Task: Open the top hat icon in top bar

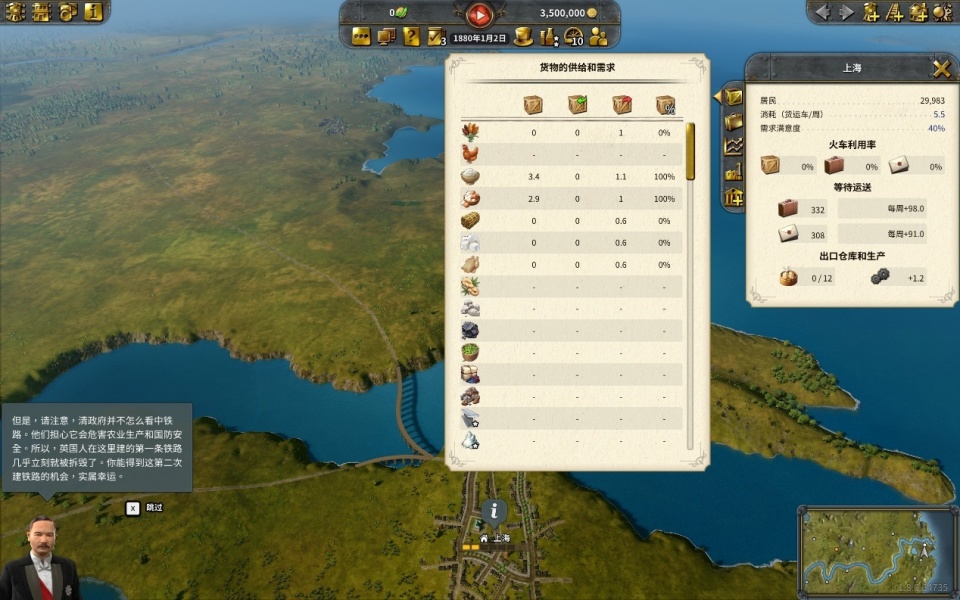Action: click(523, 37)
